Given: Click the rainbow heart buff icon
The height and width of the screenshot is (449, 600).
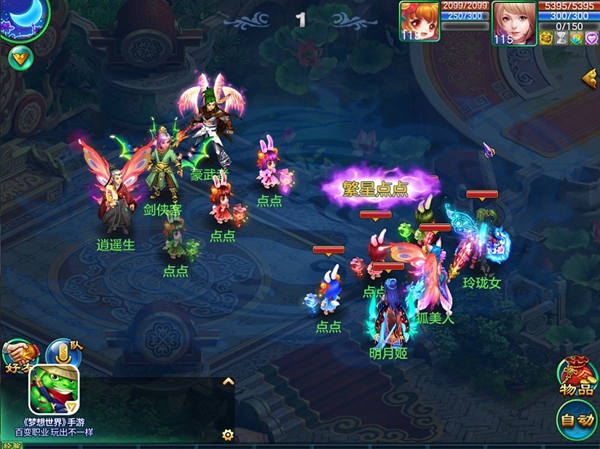Looking at the screenshot, I should click(x=576, y=38).
